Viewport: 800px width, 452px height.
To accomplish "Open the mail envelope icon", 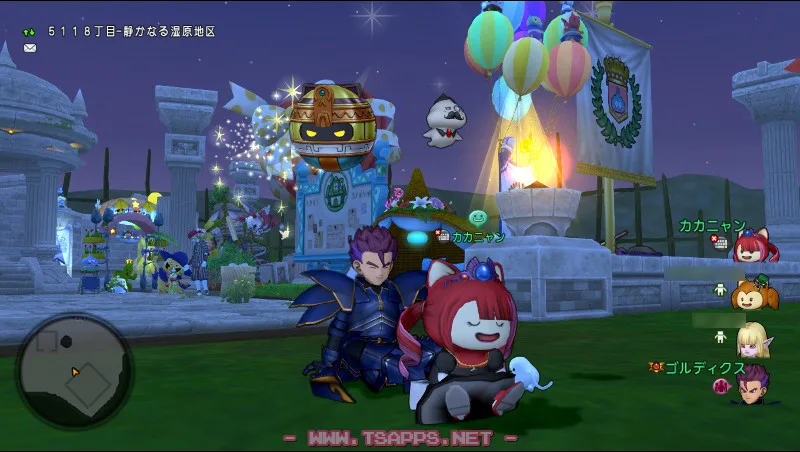I will point(30,47).
